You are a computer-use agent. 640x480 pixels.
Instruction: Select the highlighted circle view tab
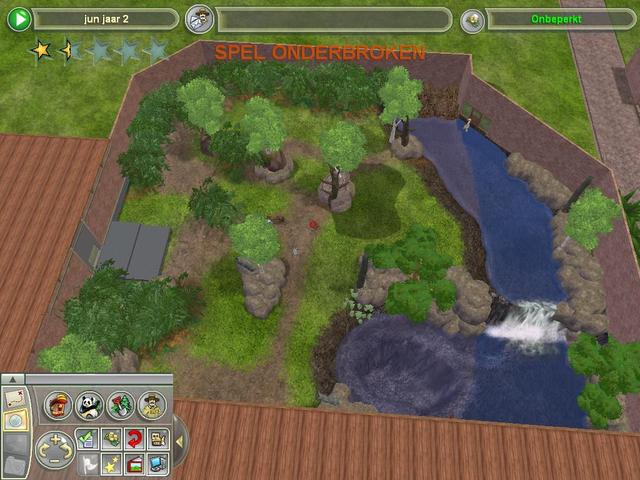tap(15, 420)
